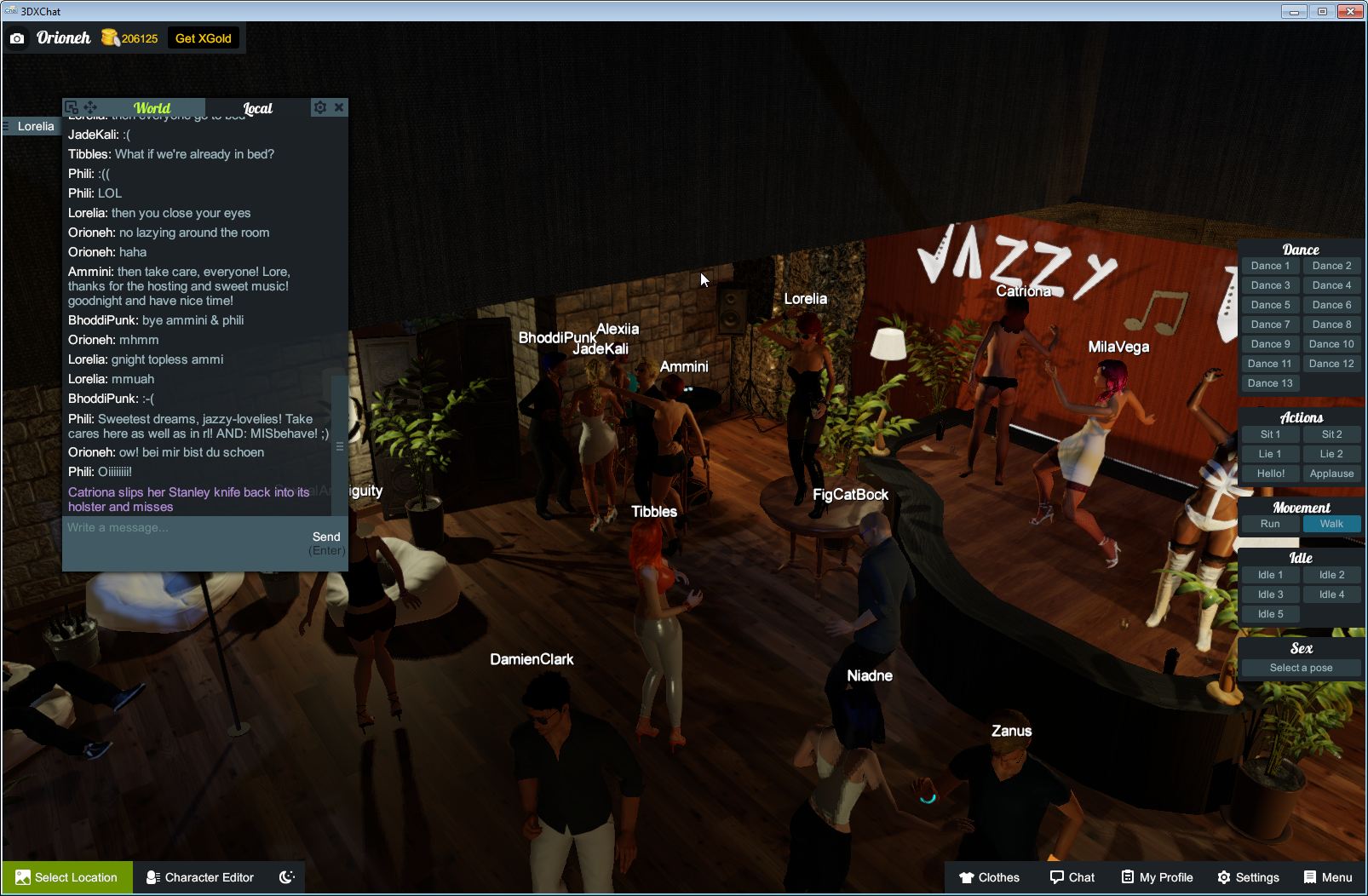Open the Clothes panel

(x=991, y=877)
